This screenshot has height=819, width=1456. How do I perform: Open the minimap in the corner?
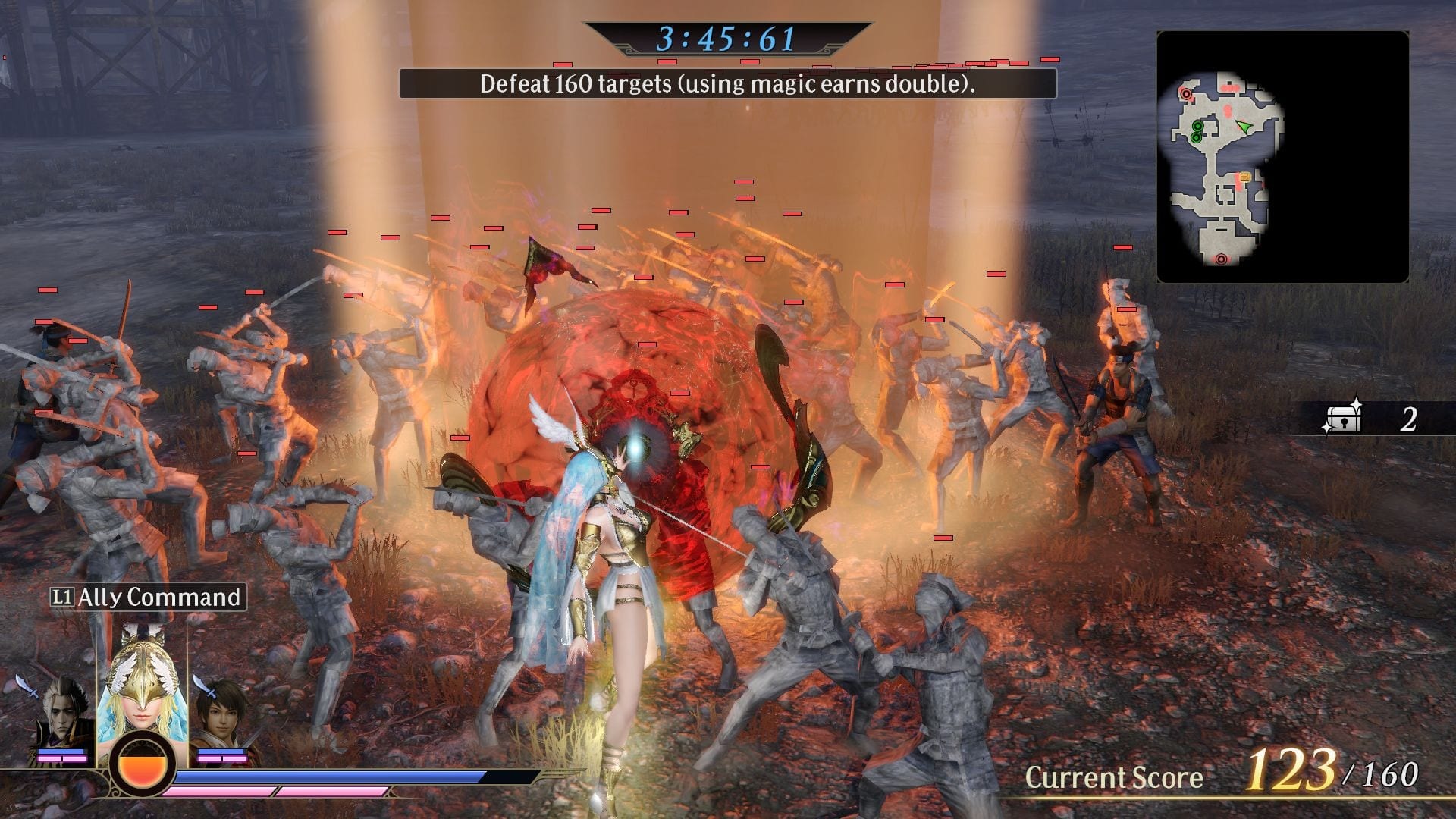pos(1282,157)
